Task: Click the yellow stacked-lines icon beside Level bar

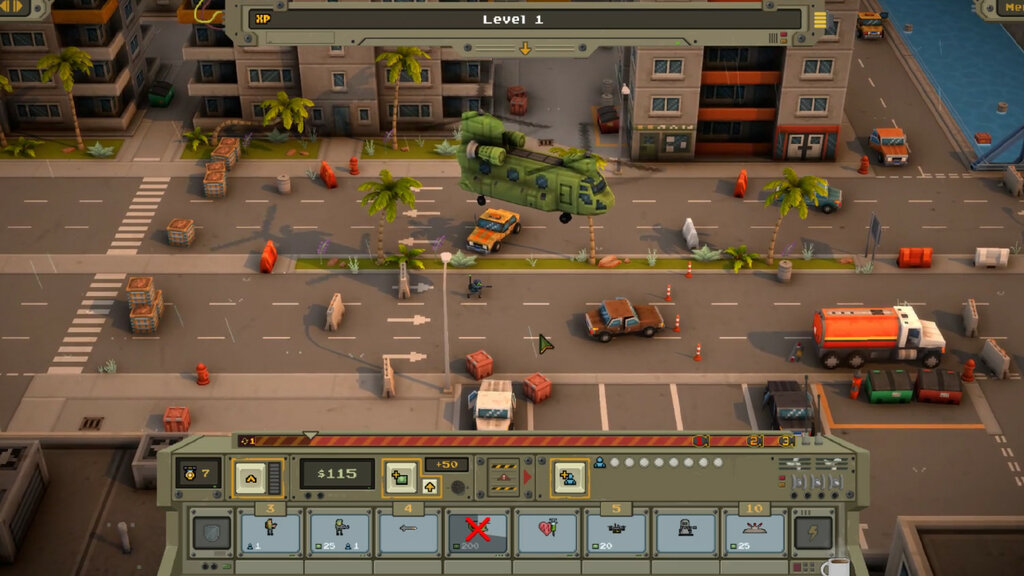Action: tap(820, 19)
